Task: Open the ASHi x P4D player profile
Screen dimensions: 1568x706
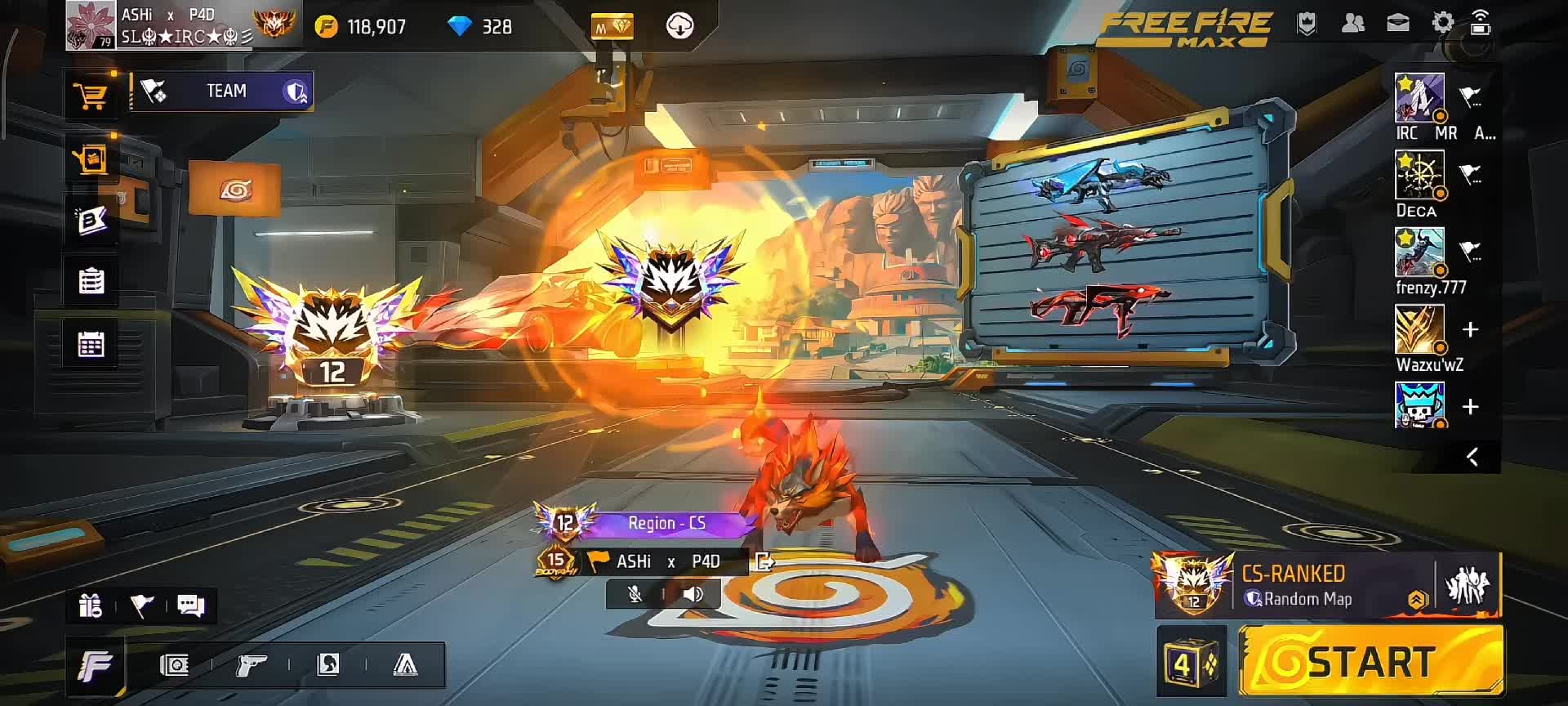Action: 159,25
